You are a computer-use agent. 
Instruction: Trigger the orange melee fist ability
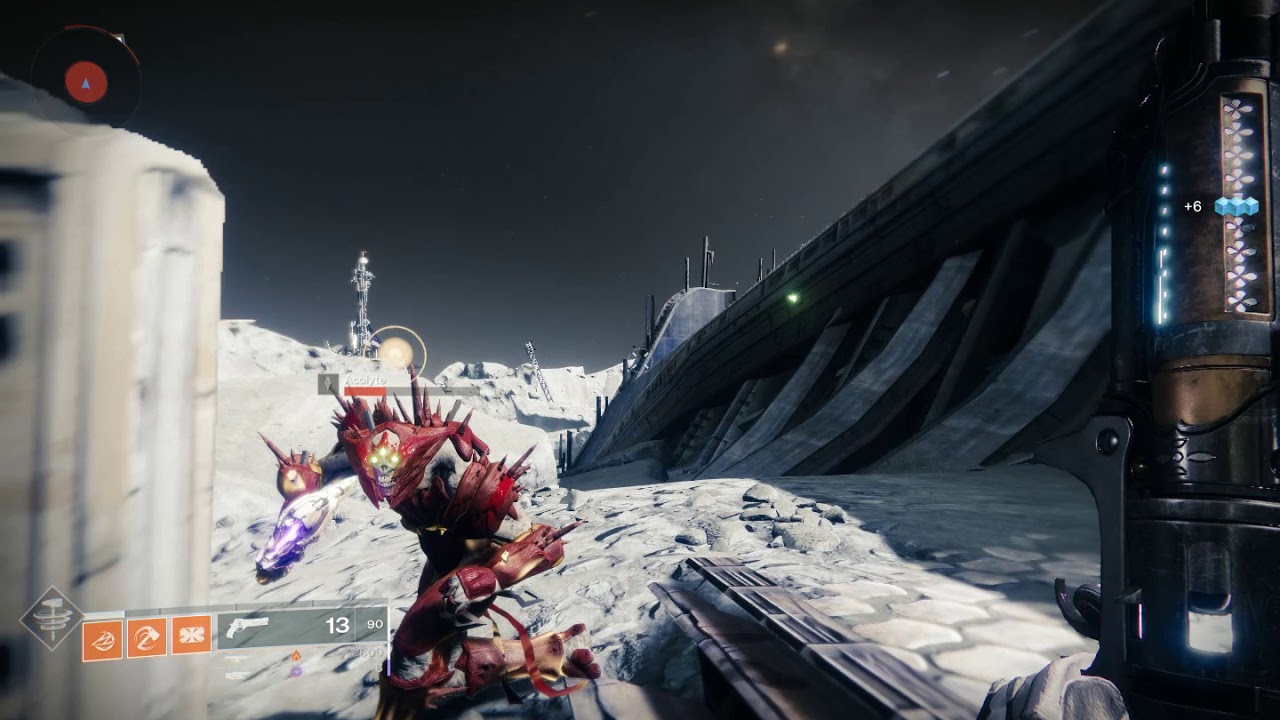[147, 635]
